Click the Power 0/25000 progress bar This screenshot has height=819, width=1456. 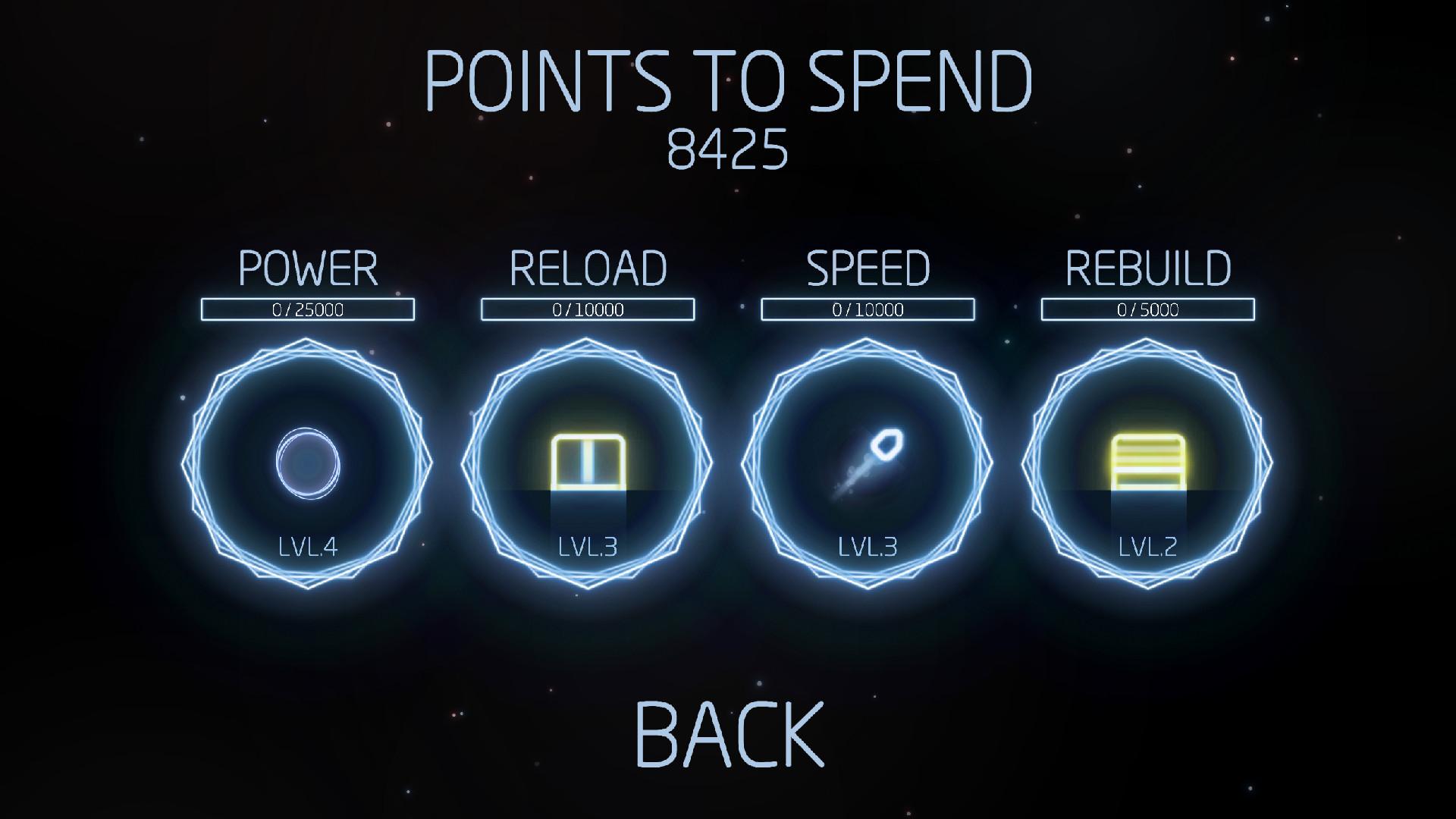pyautogui.click(x=308, y=309)
